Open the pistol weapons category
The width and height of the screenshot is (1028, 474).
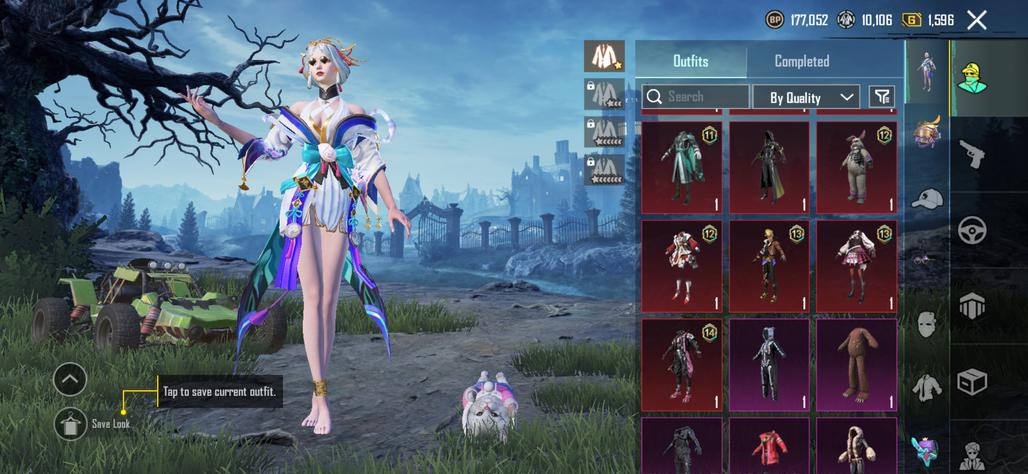(971, 152)
